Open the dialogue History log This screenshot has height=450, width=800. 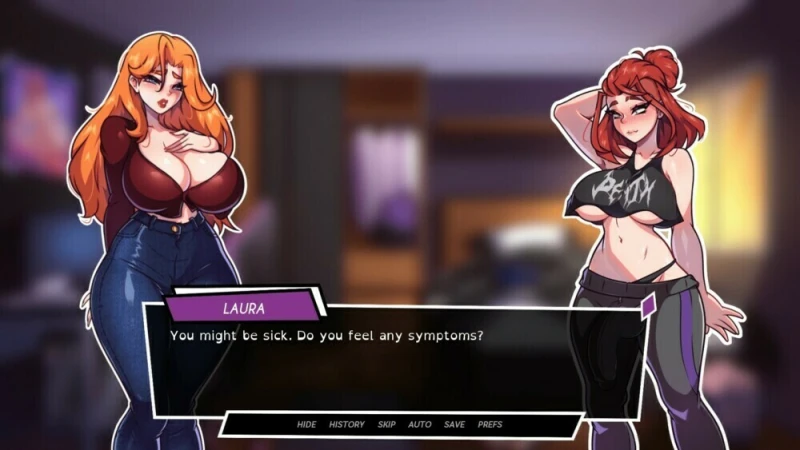(x=347, y=424)
